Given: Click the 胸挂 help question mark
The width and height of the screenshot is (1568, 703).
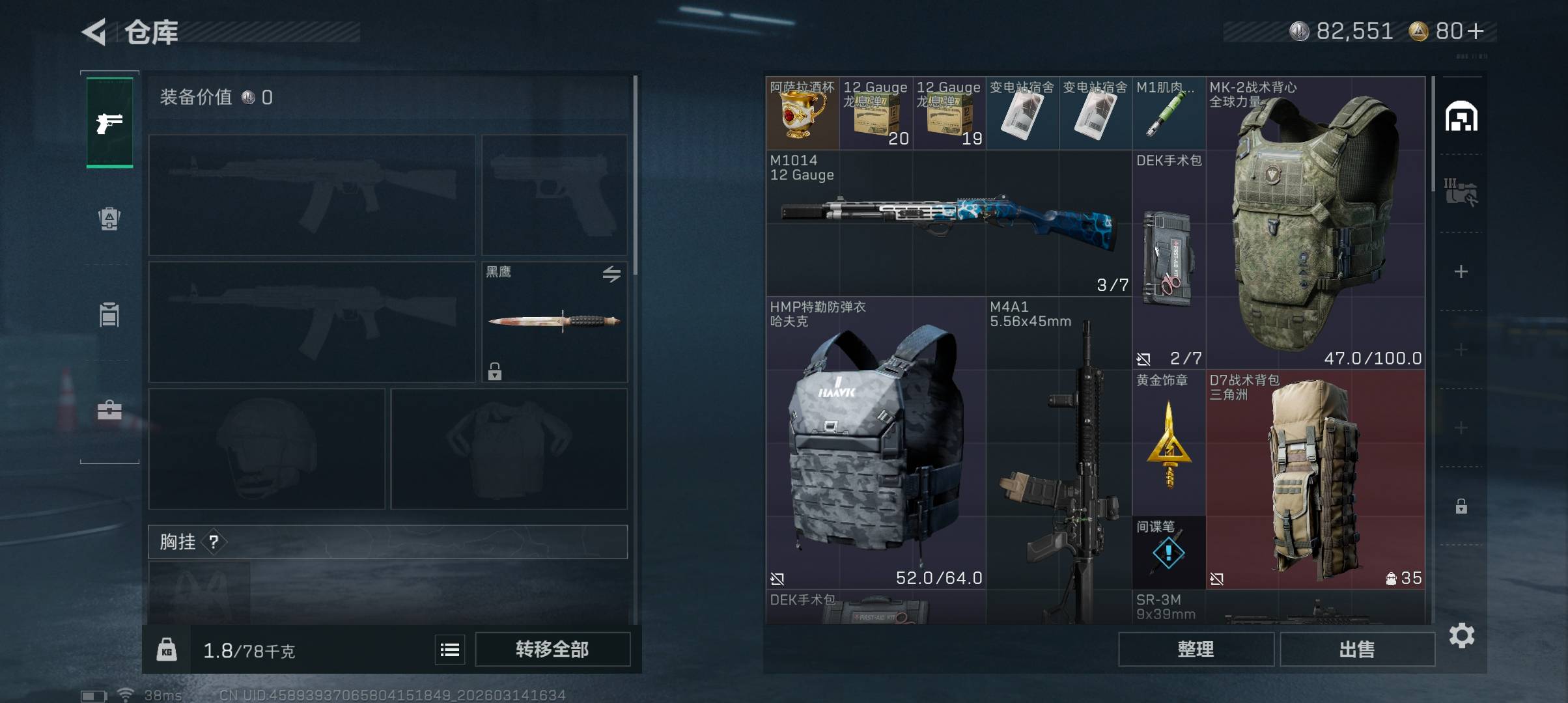Looking at the screenshot, I should (x=214, y=542).
